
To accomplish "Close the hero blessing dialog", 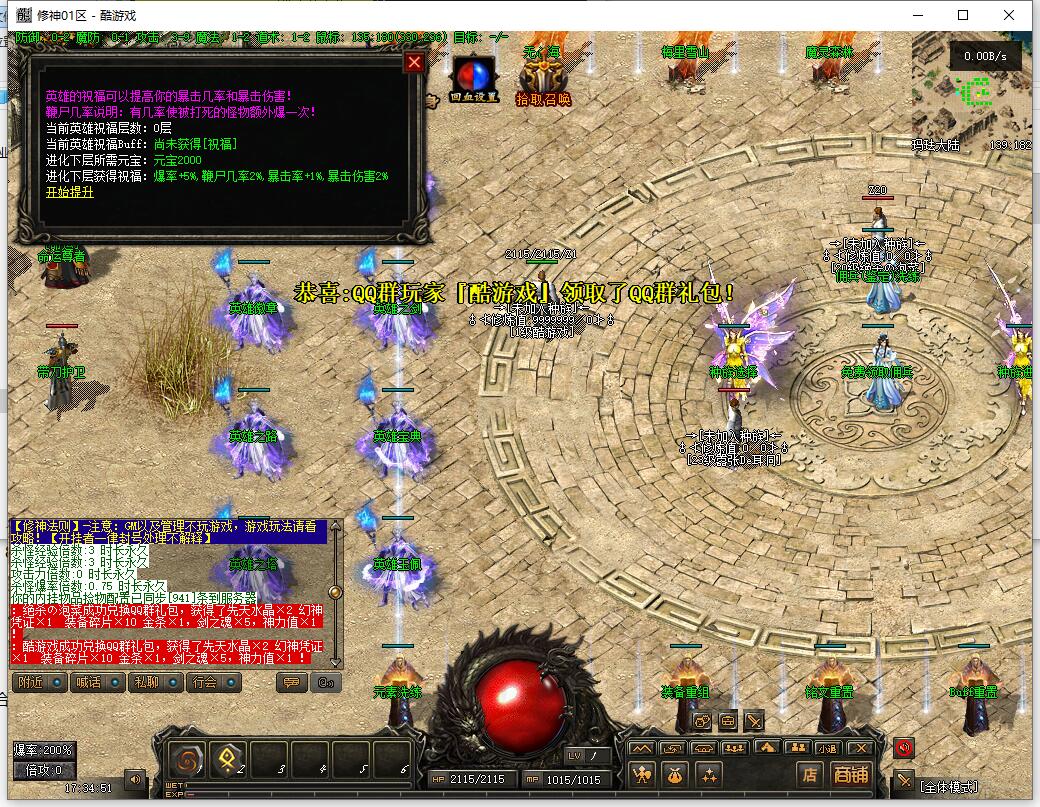I will tap(414, 63).
